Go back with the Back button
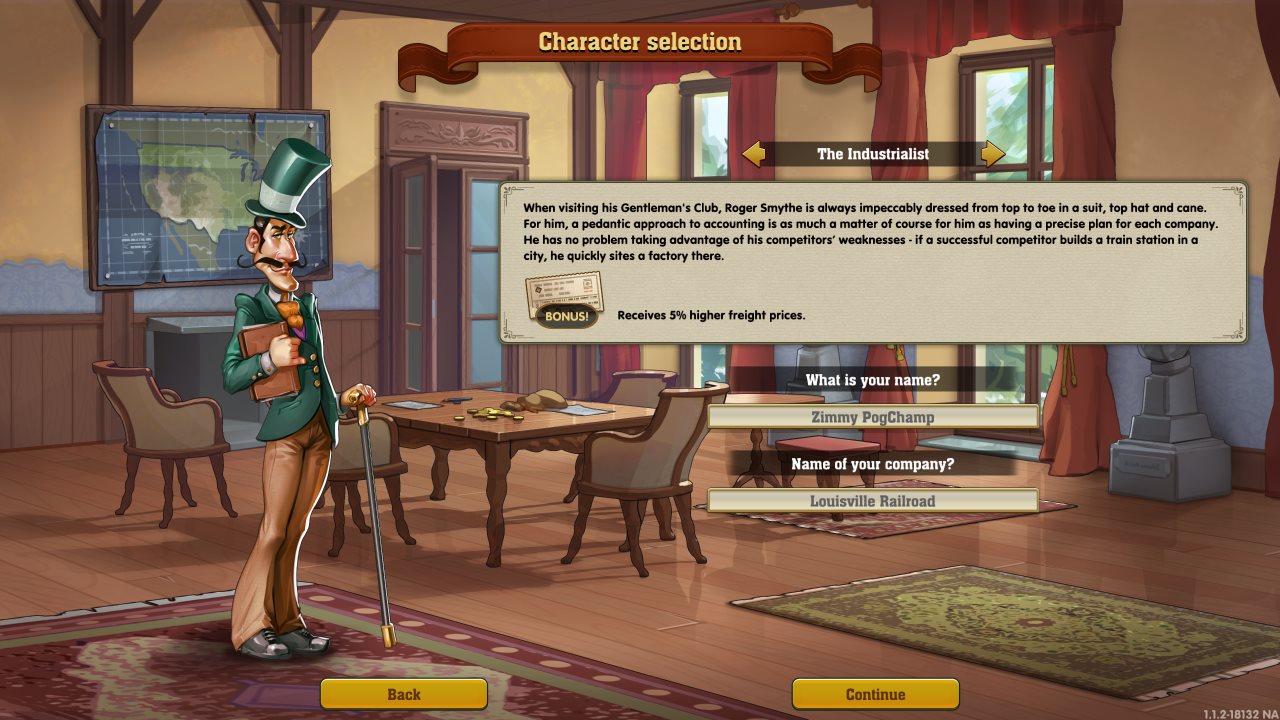This screenshot has width=1280, height=720. click(x=404, y=694)
